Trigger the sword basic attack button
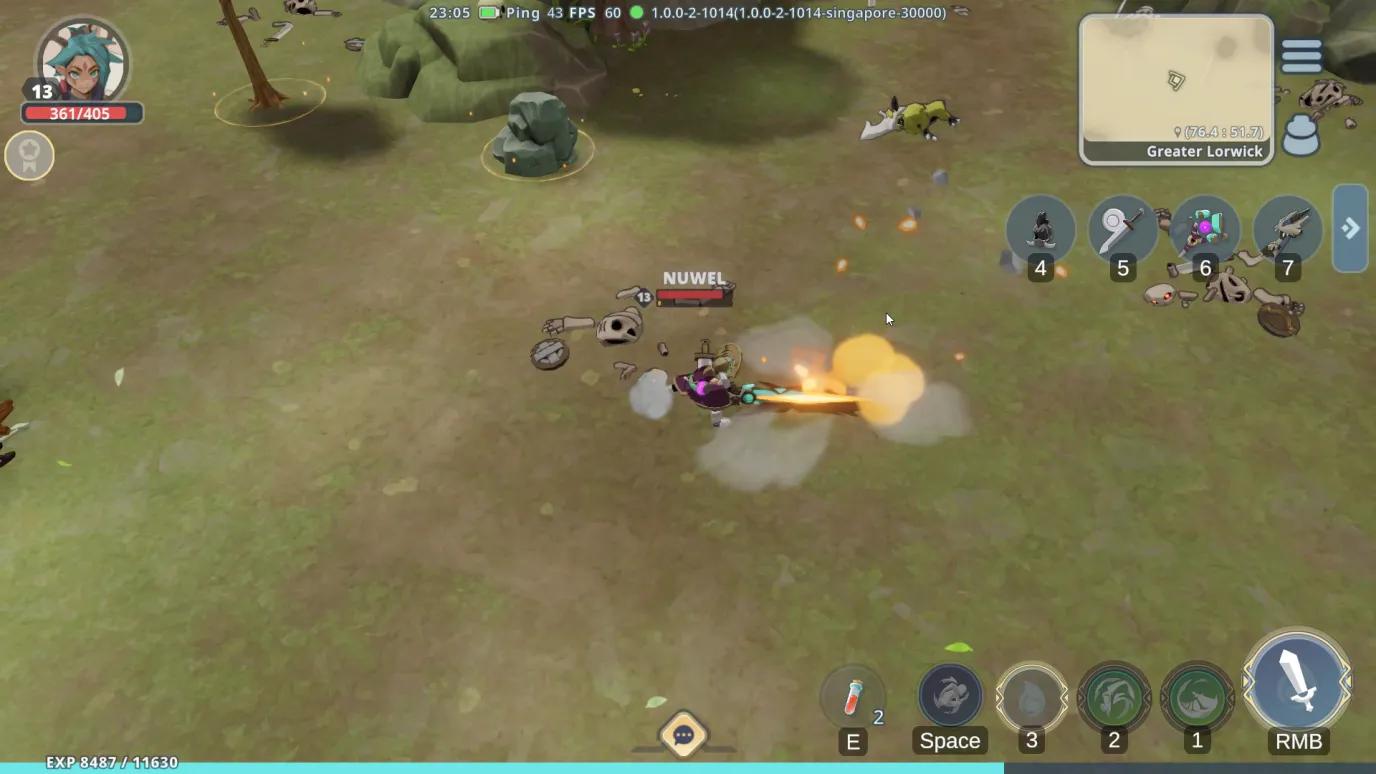This screenshot has width=1376, height=774. click(x=1298, y=684)
